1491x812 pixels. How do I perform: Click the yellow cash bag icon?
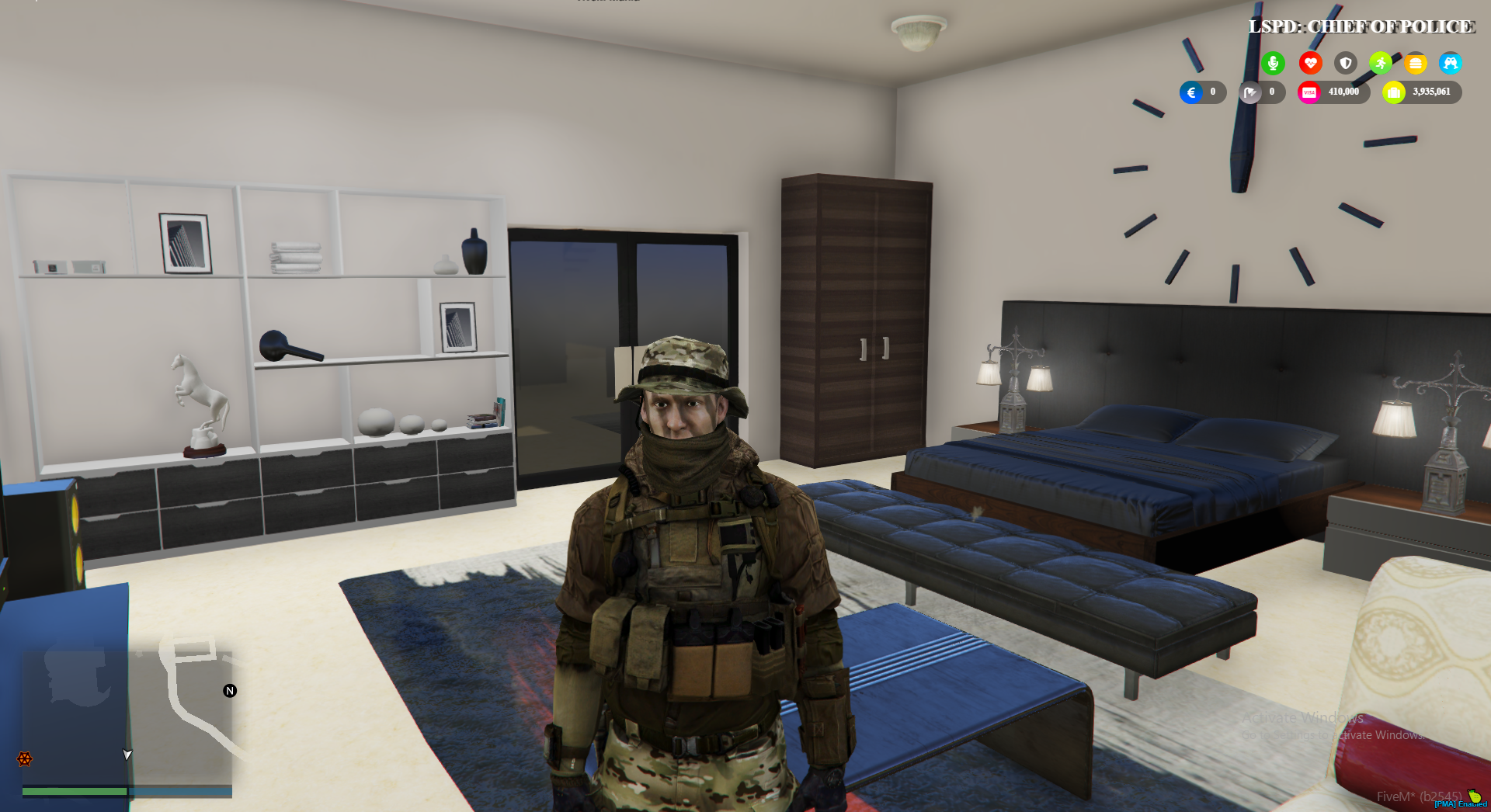1395,92
